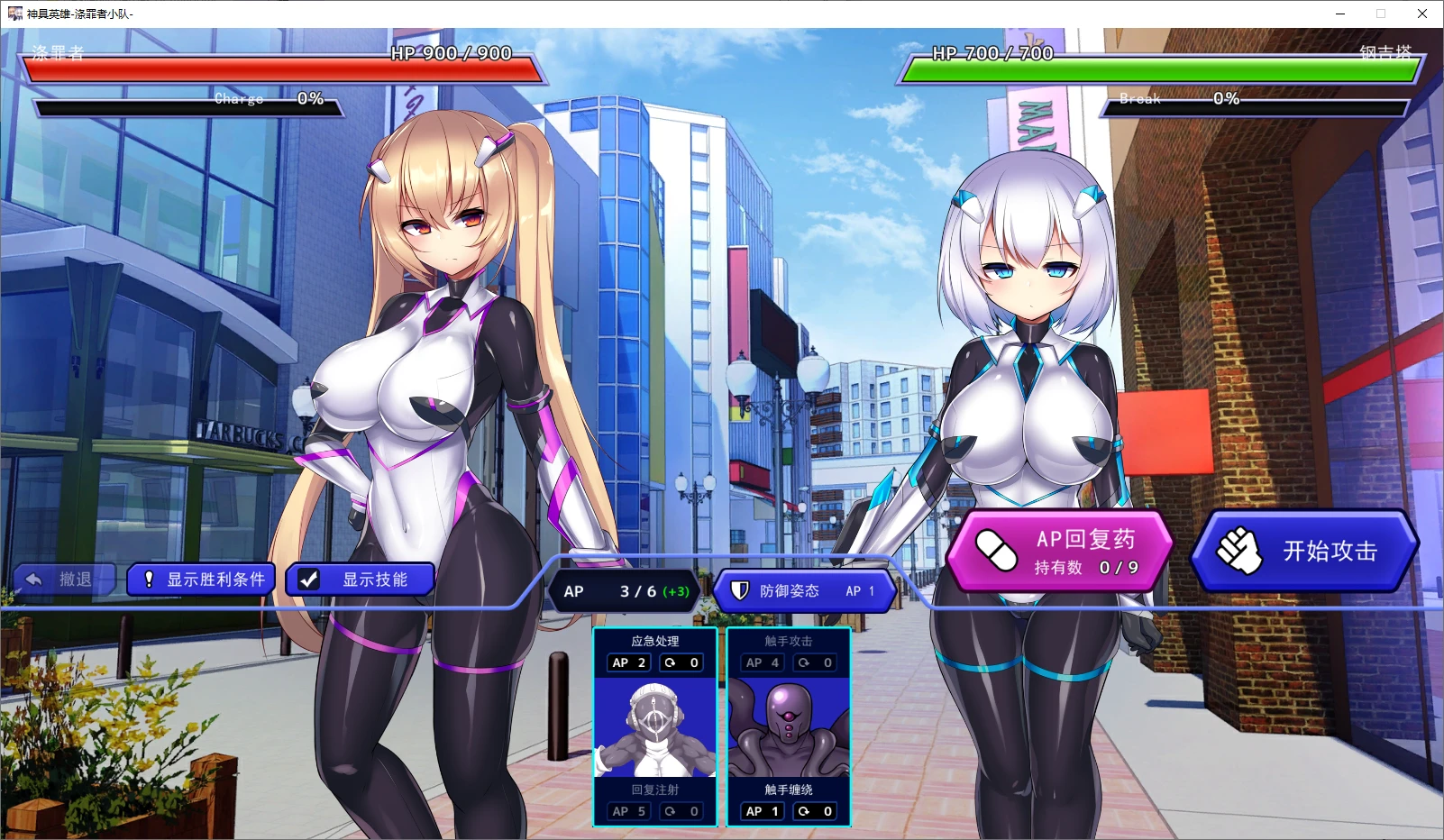Click the shield icon on 防御姿态 button
This screenshot has width=1444, height=840.
point(741,591)
